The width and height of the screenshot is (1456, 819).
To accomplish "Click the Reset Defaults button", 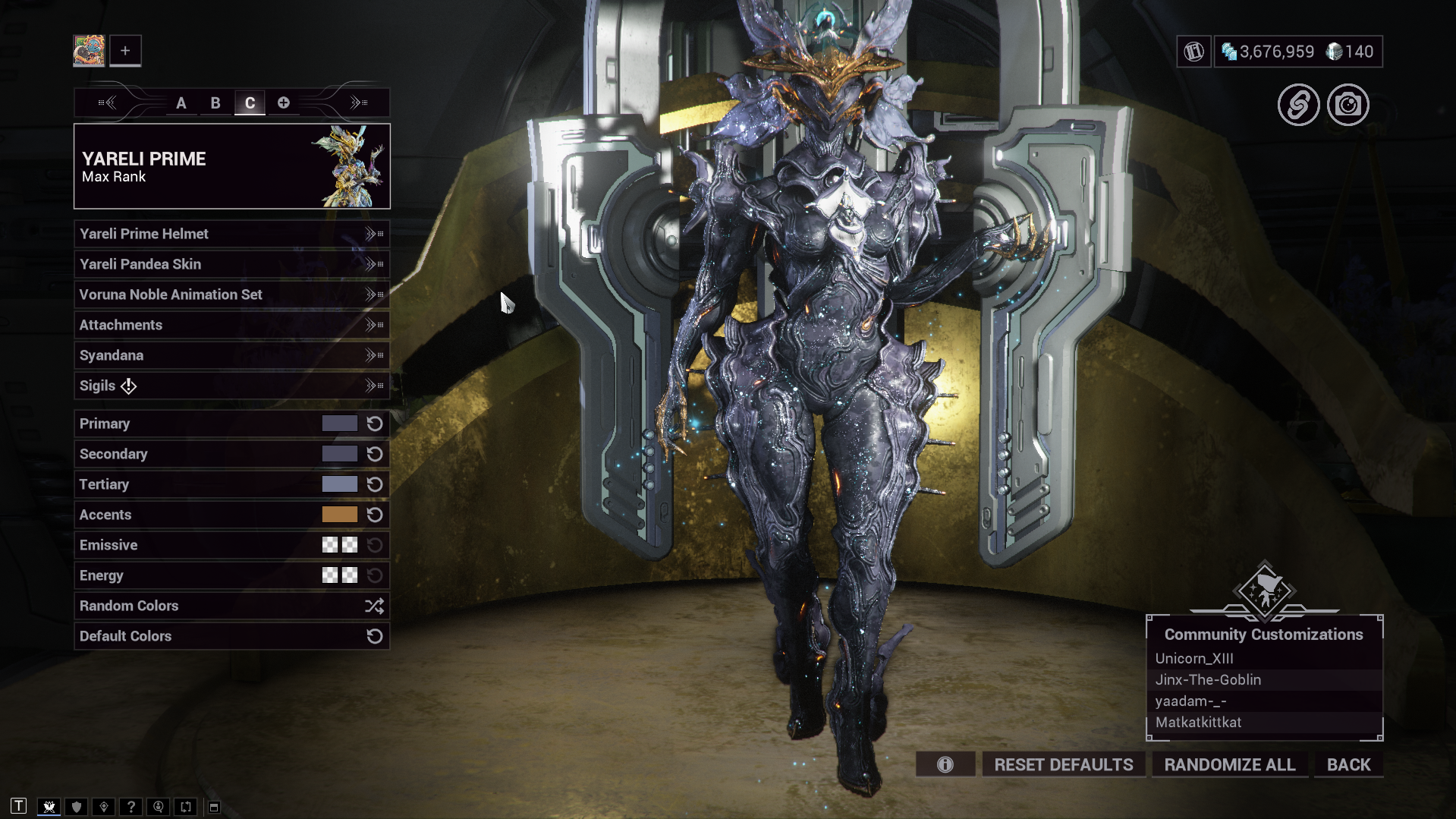I will point(1063,764).
